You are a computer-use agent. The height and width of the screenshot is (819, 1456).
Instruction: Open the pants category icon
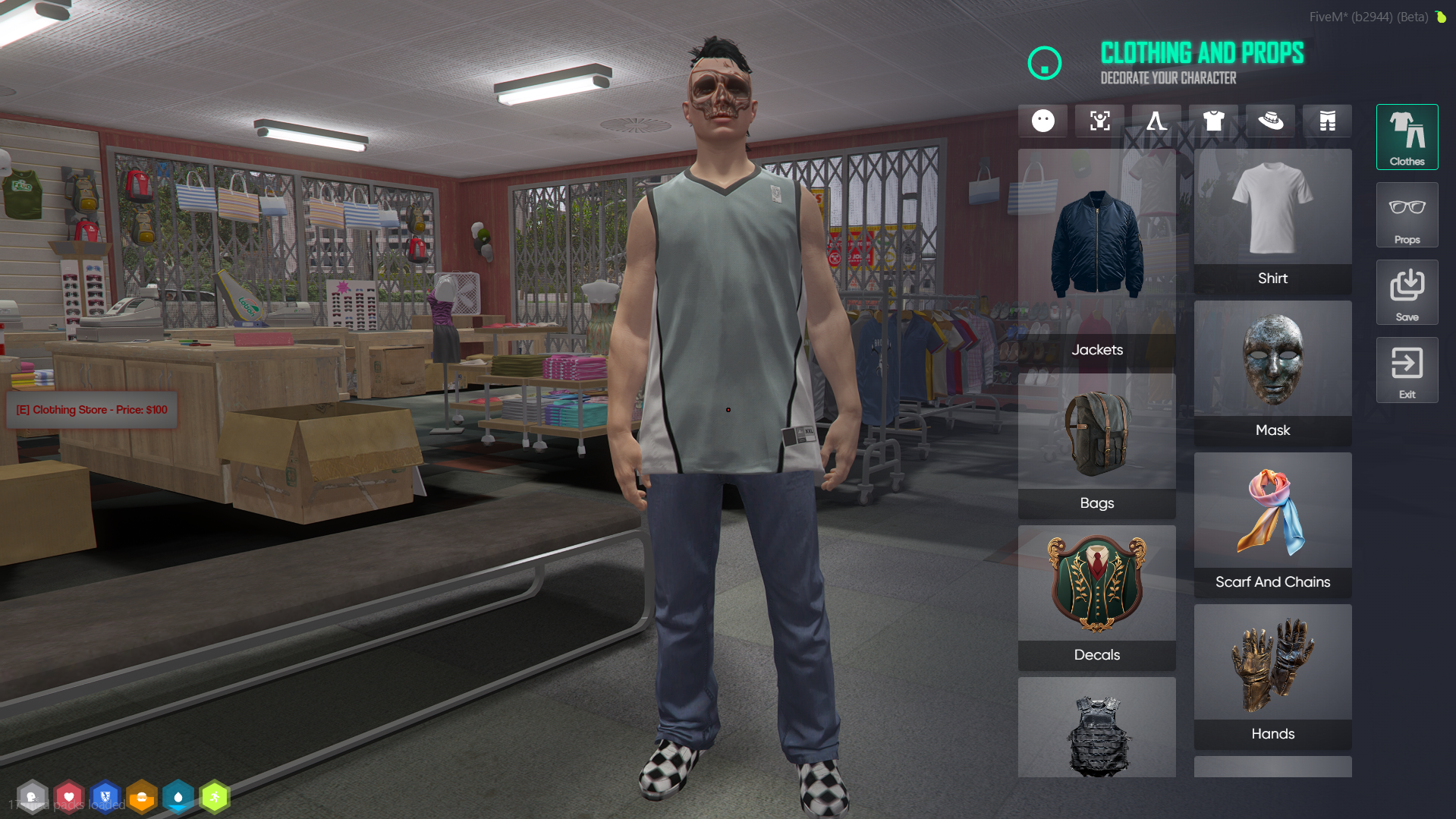click(x=1327, y=121)
